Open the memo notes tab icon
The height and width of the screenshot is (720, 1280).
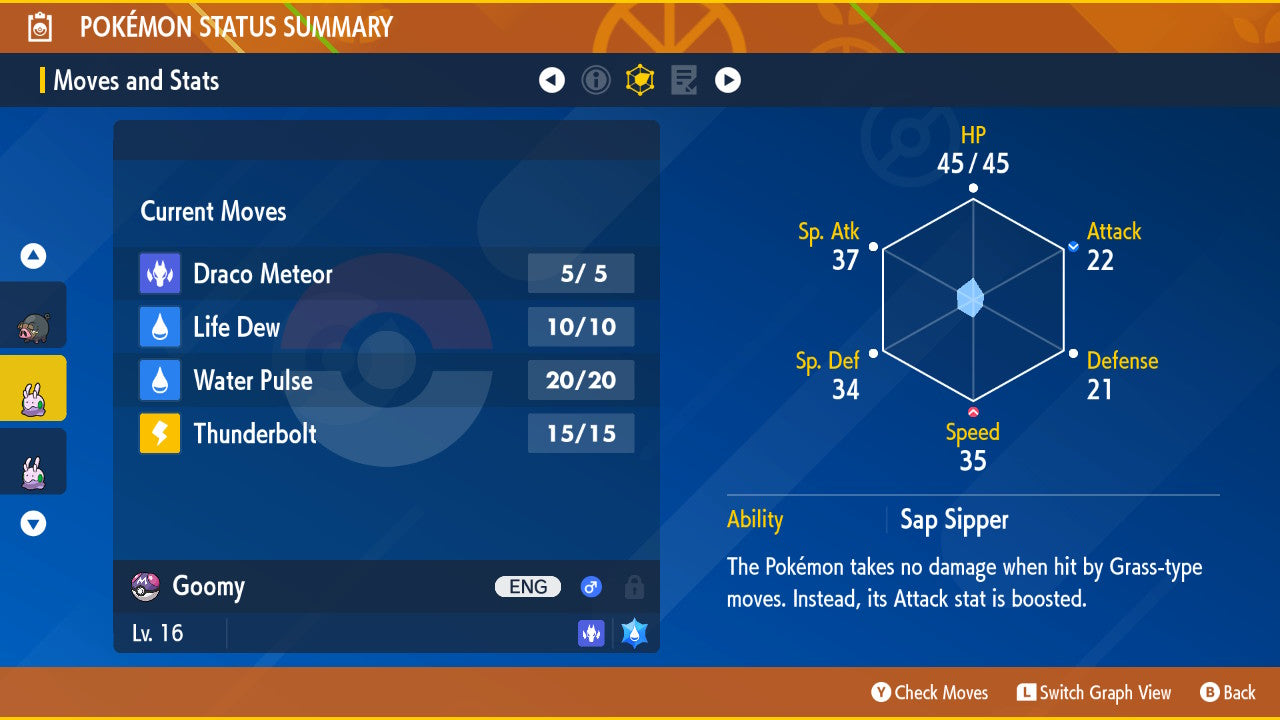click(x=684, y=80)
